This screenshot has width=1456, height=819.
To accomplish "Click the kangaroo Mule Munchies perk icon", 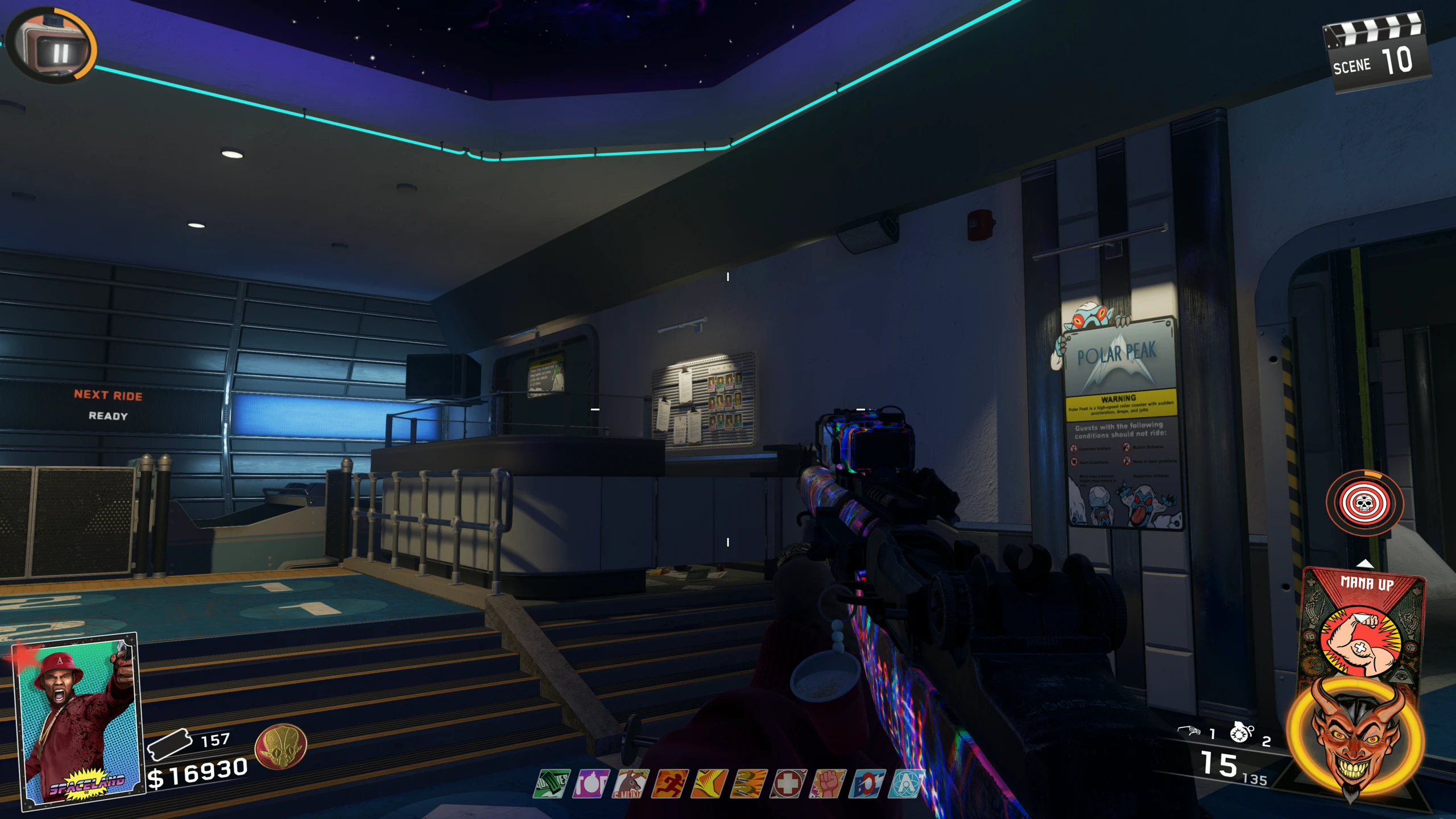I will pos(630,784).
